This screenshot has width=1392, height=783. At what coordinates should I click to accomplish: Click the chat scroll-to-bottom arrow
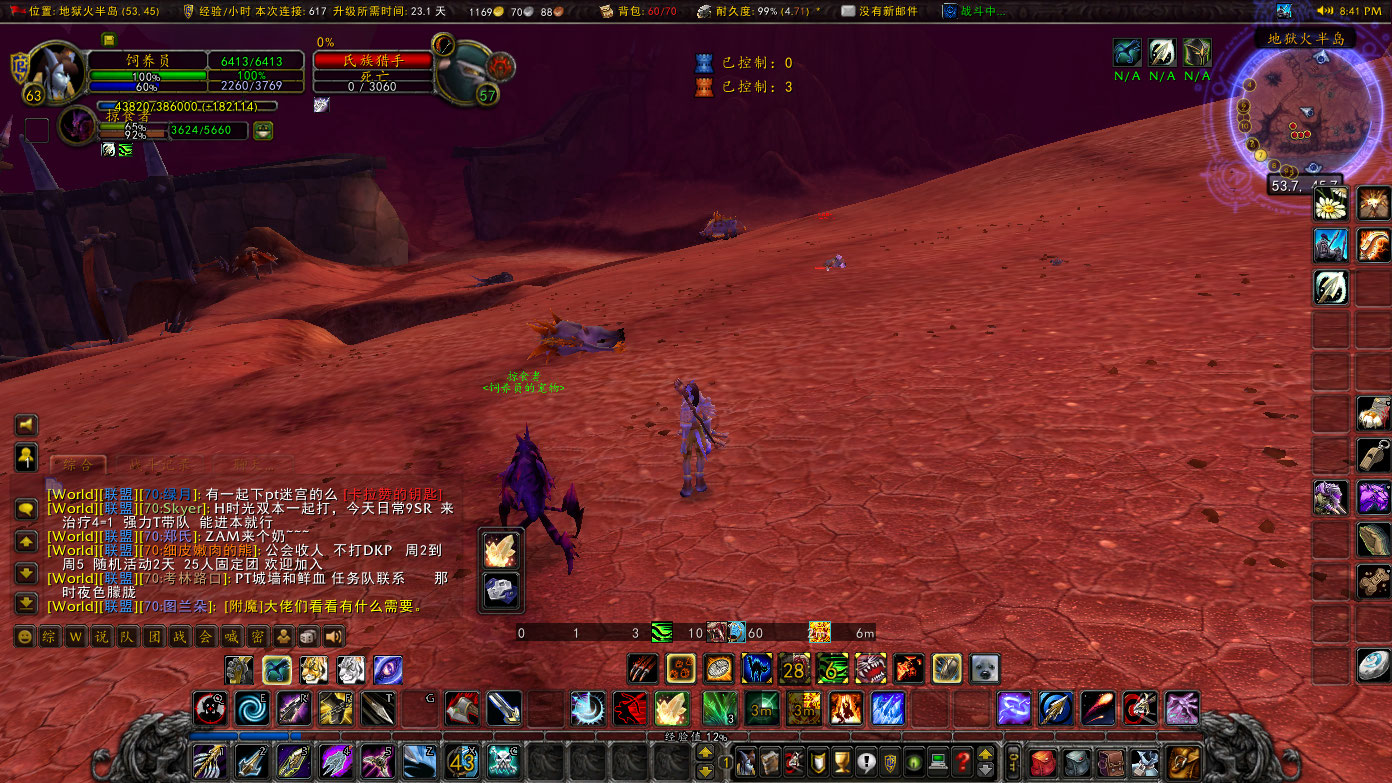coord(26,604)
